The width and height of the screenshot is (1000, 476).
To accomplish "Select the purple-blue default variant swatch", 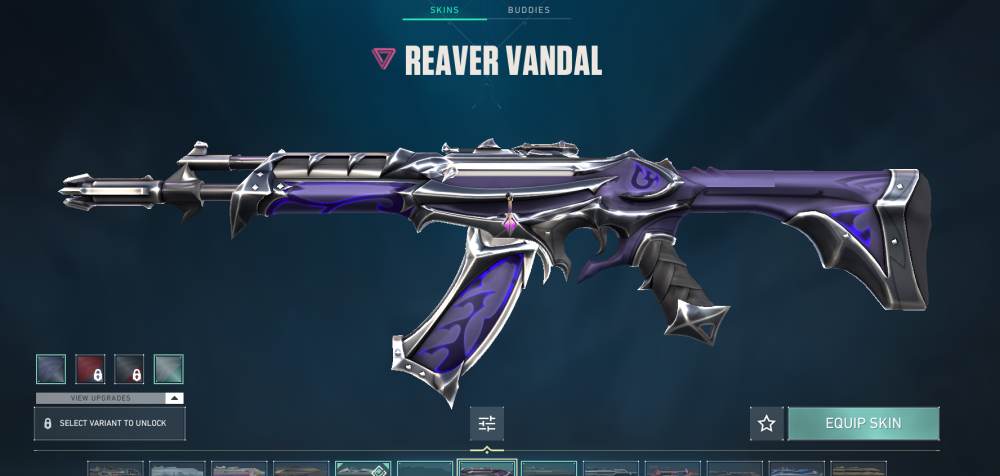I will [x=51, y=369].
